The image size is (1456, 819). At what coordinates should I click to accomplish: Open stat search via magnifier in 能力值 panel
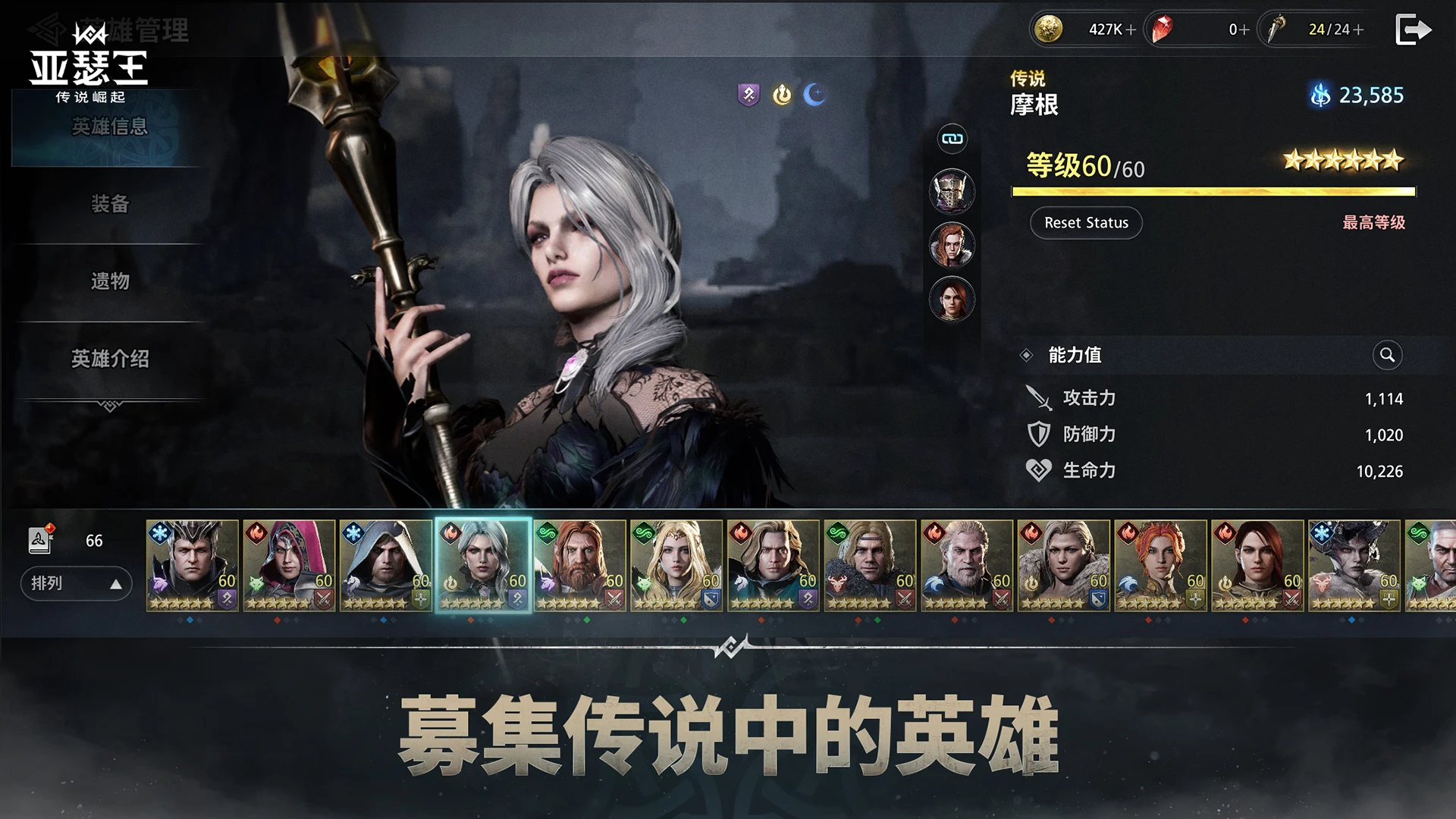[x=1387, y=355]
